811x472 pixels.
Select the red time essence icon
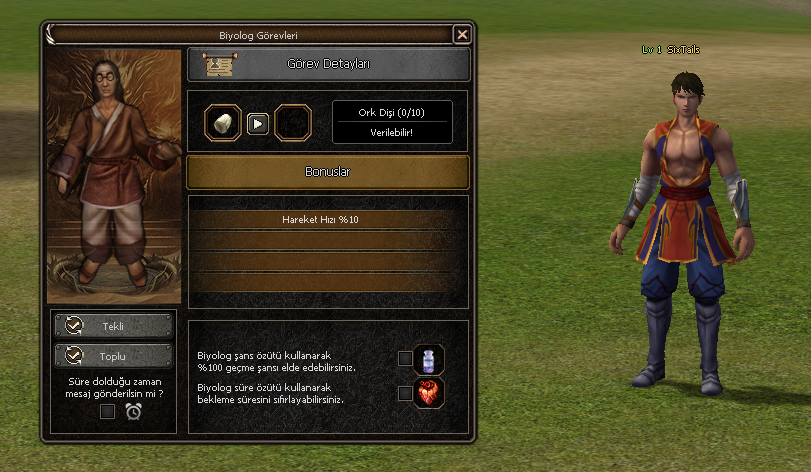(429, 392)
